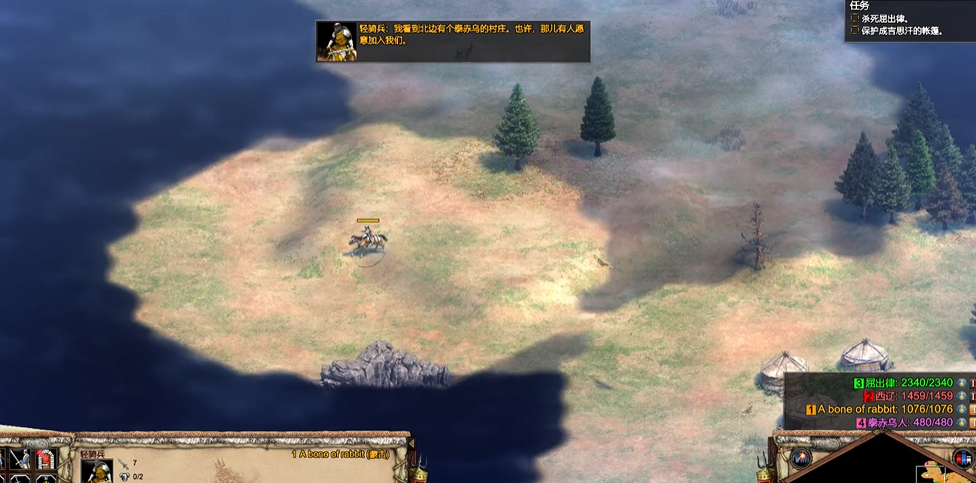Click the medal icon beside 屈出律's score
Screen dimensions: 976x483
coord(961,382)
